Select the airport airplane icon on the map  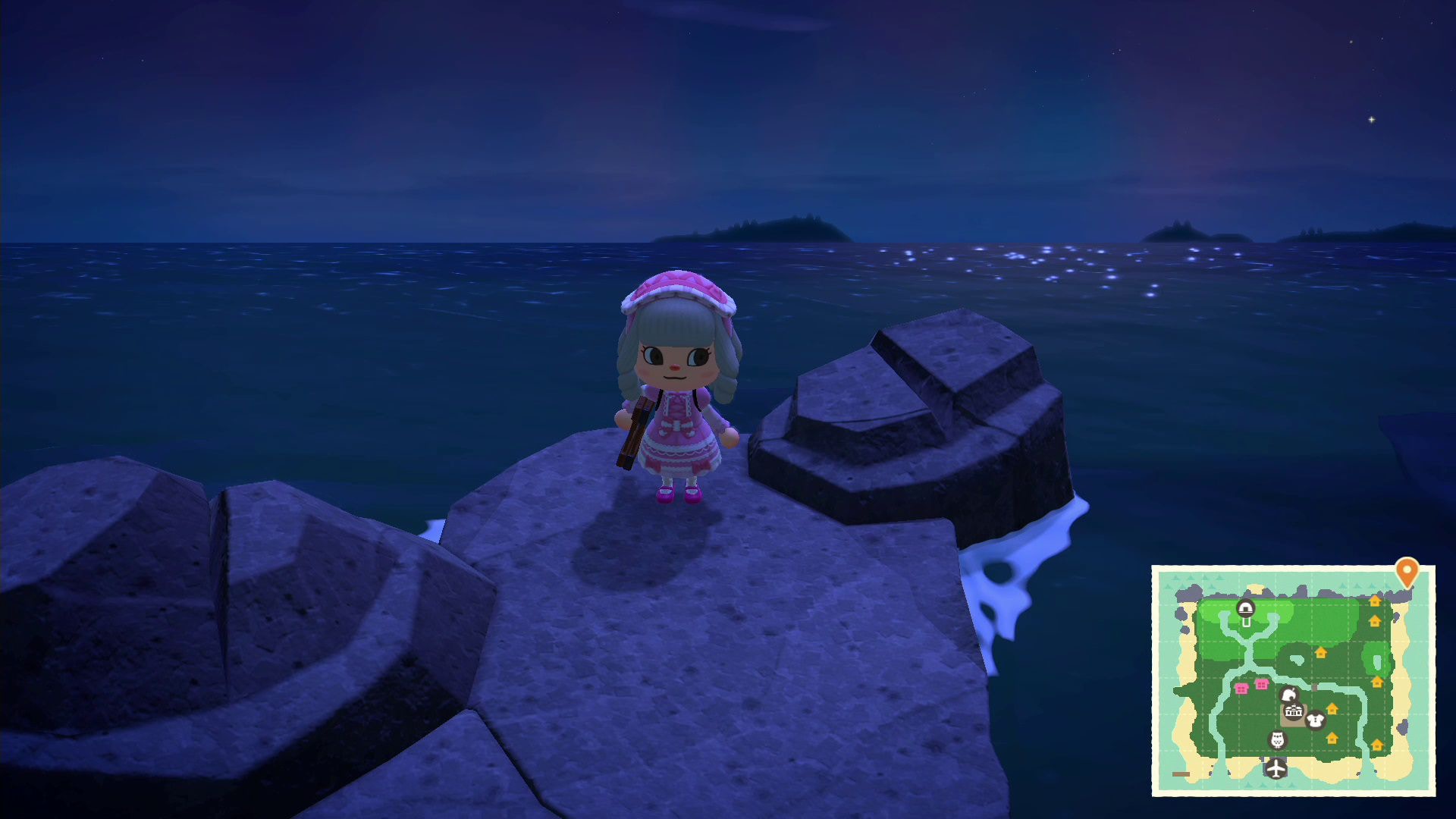(x=1276, y=768)
